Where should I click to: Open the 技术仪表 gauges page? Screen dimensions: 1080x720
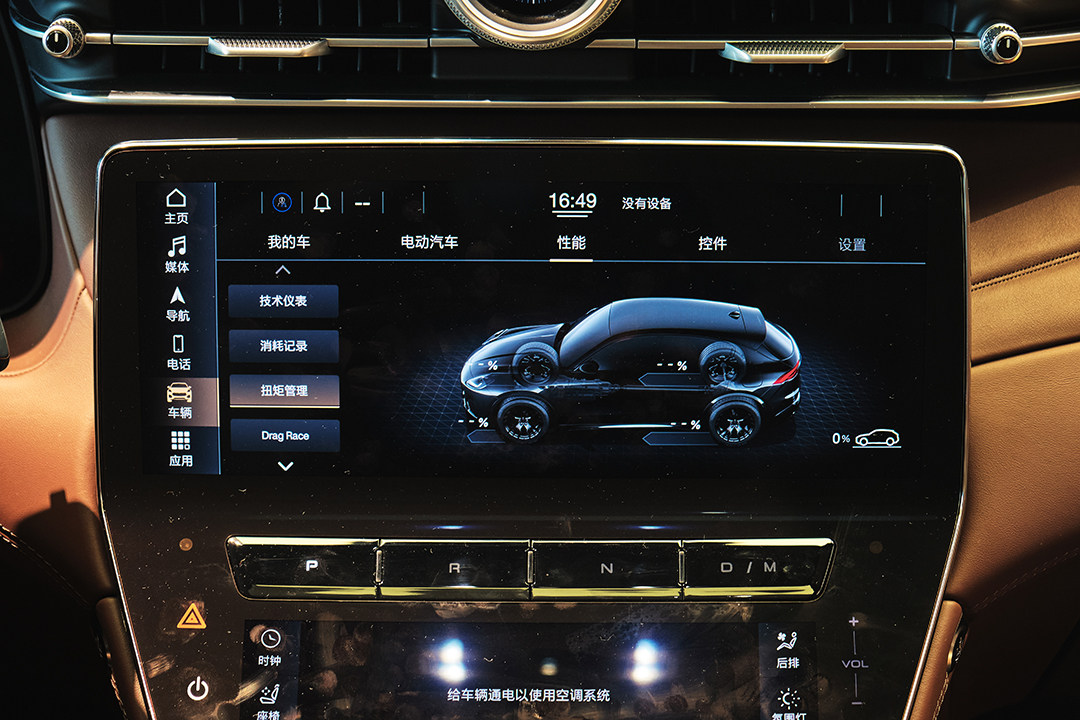[x=283, y=301]
